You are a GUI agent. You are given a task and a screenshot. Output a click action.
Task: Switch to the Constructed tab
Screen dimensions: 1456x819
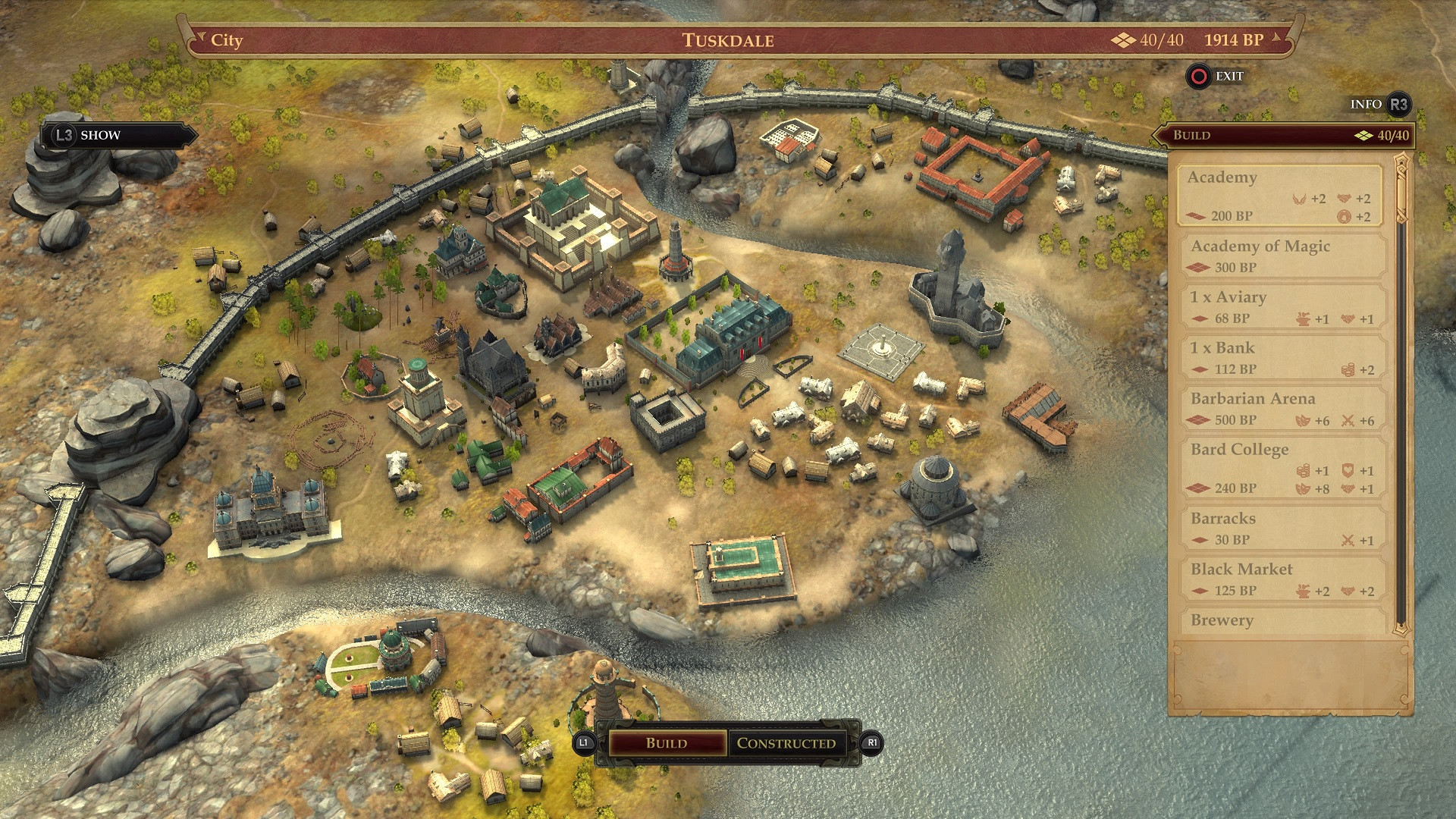point(786,743)
